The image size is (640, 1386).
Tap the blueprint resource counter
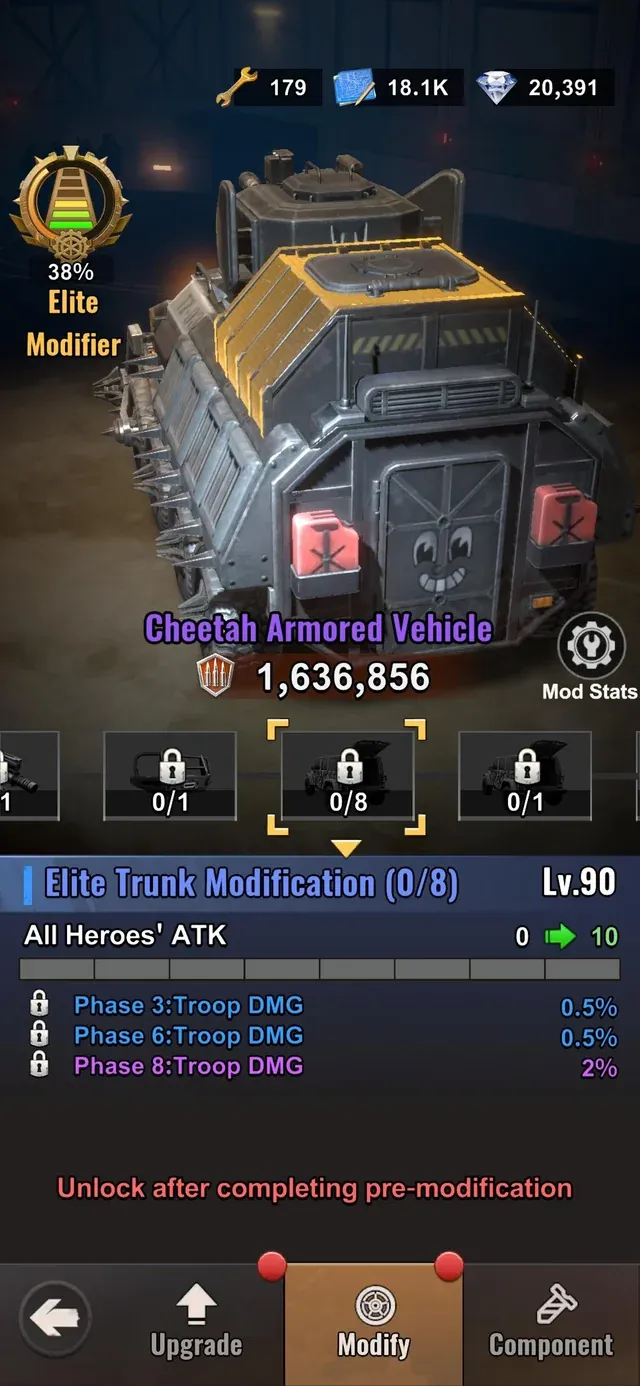(393, 88)
